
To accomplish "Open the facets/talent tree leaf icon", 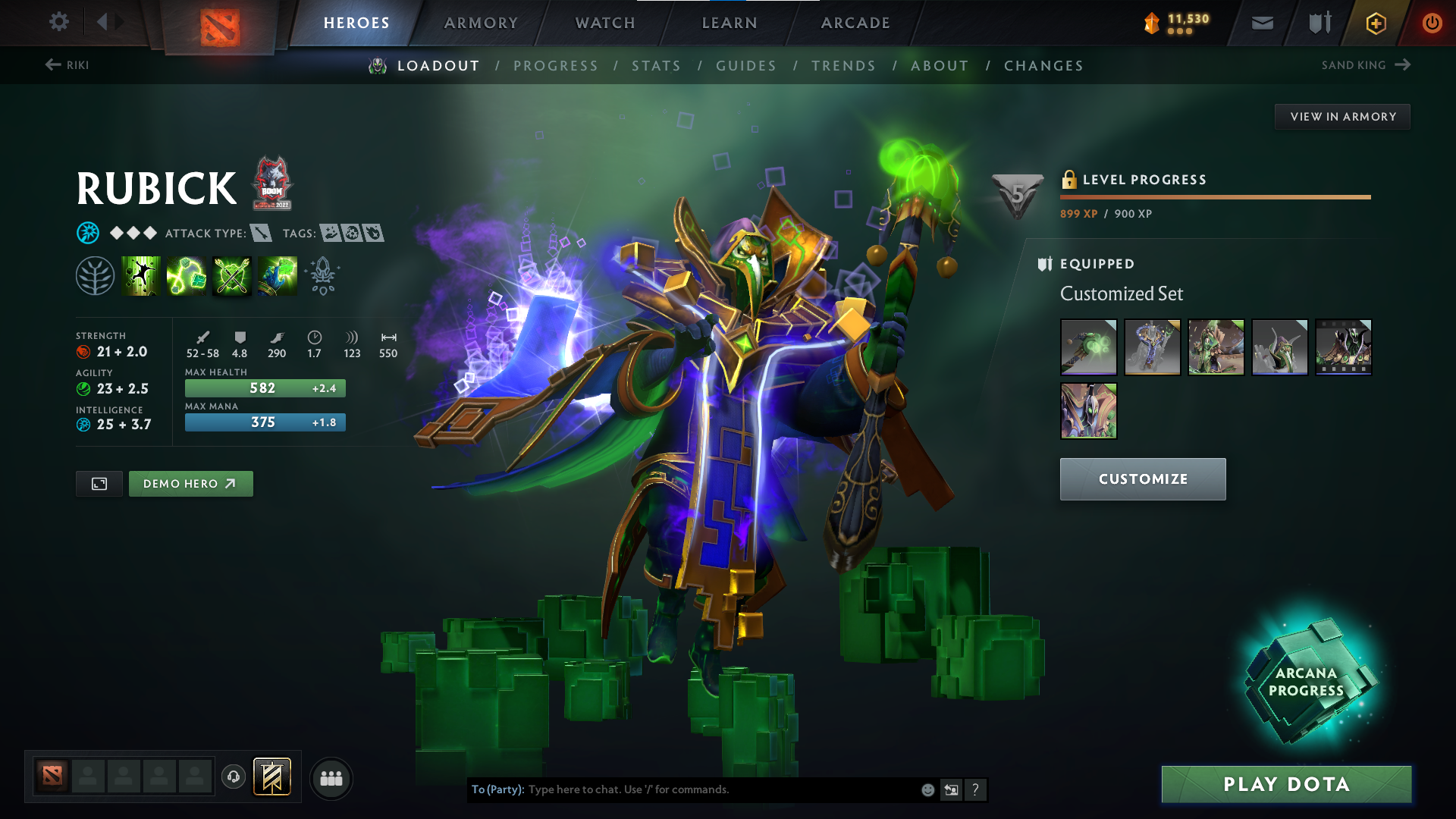I will coord(96,275).
